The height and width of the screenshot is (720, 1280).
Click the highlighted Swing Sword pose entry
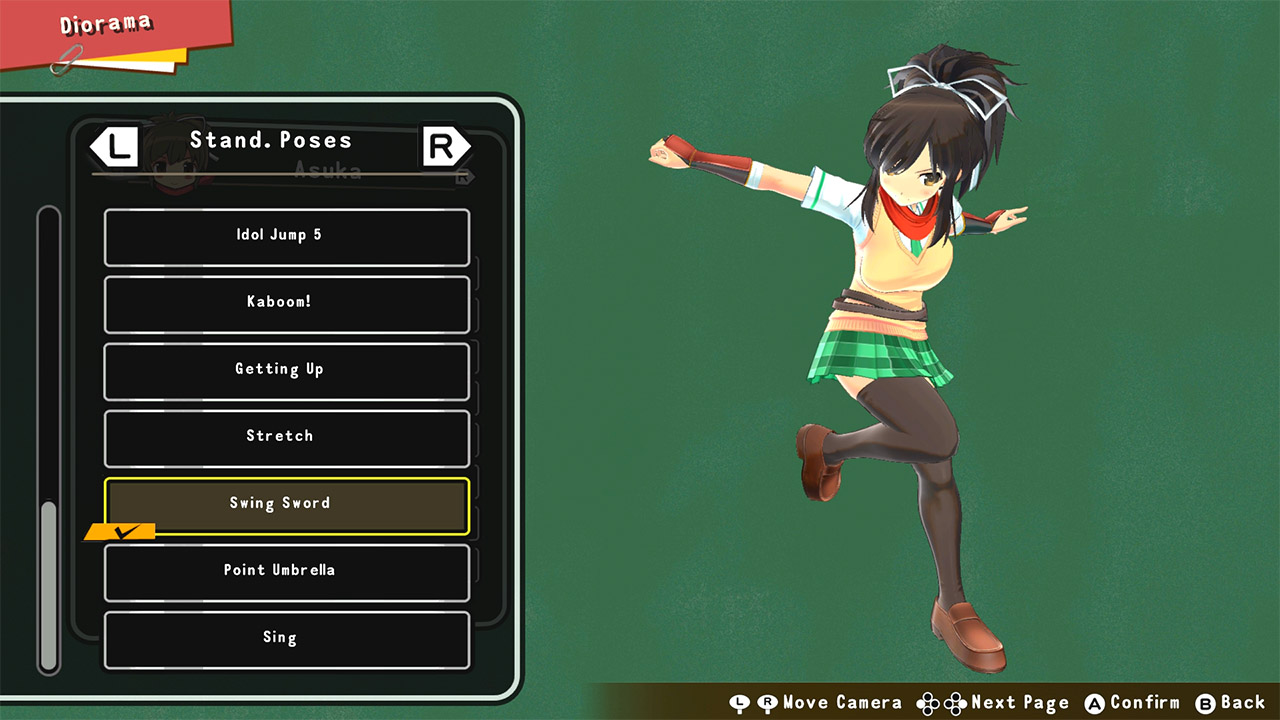(286, 504)
